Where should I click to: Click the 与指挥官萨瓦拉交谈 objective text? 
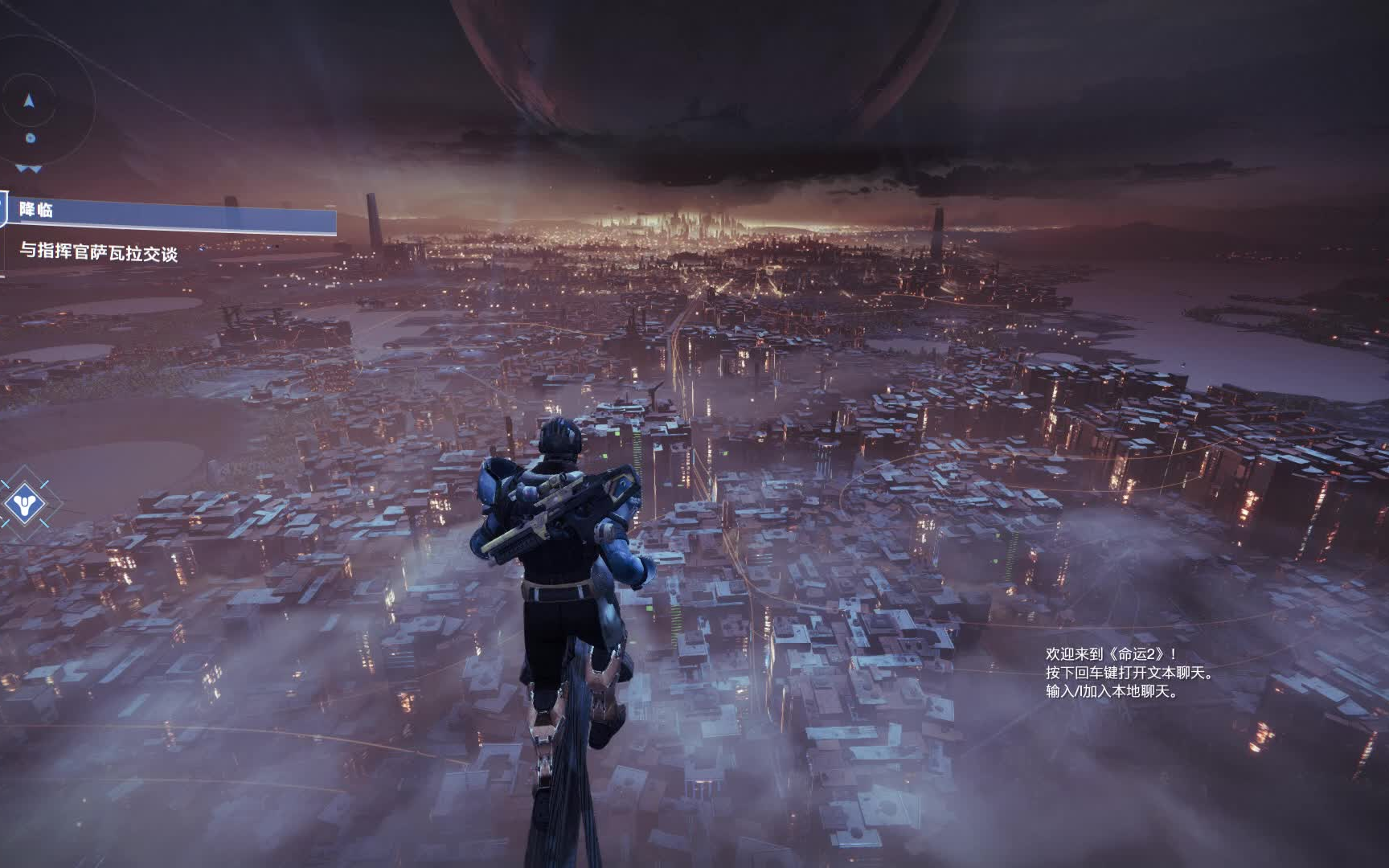pos(98,252)
